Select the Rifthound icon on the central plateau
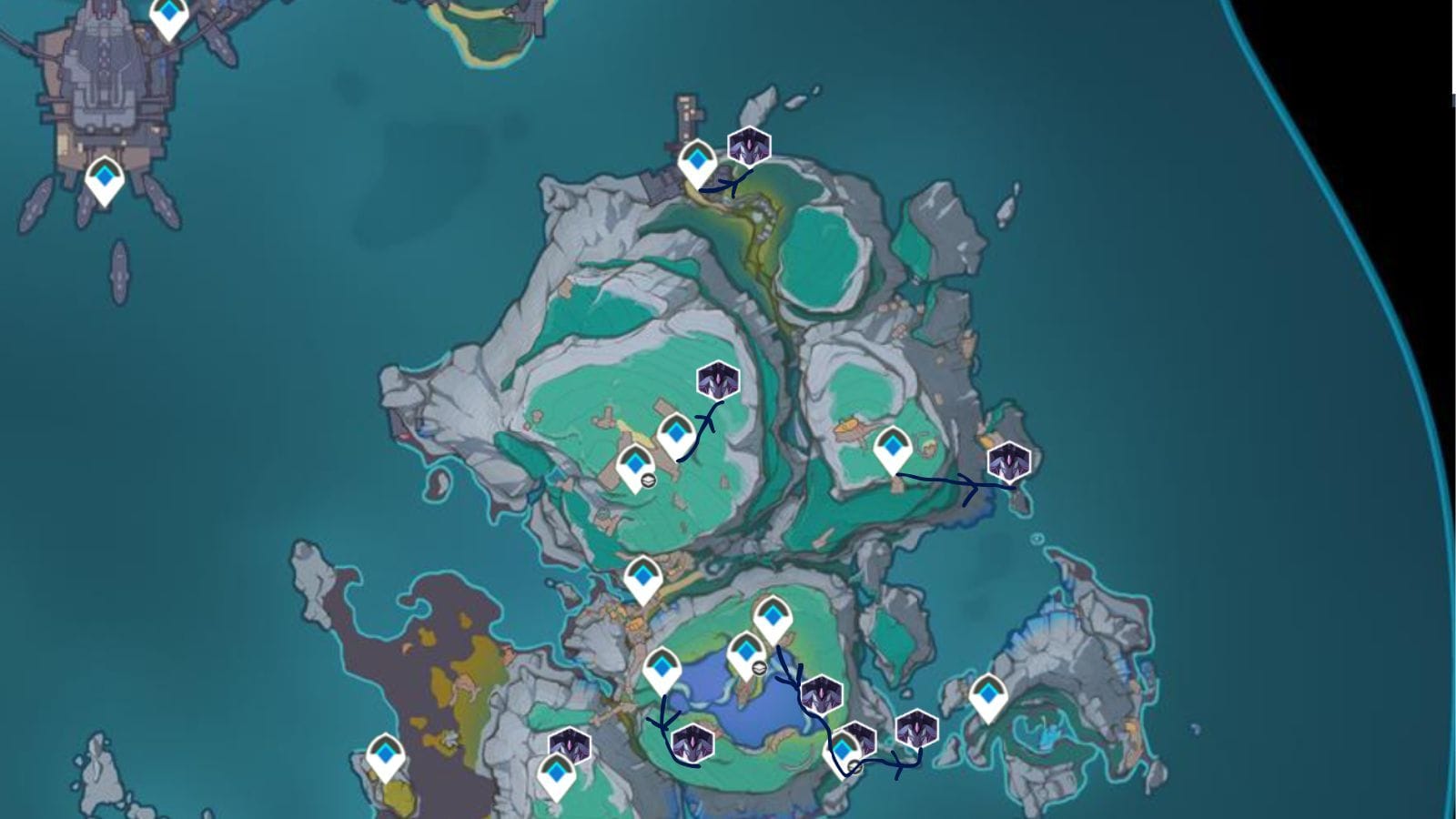This screenshot has height=819, width=1456. tap(716, 379)
